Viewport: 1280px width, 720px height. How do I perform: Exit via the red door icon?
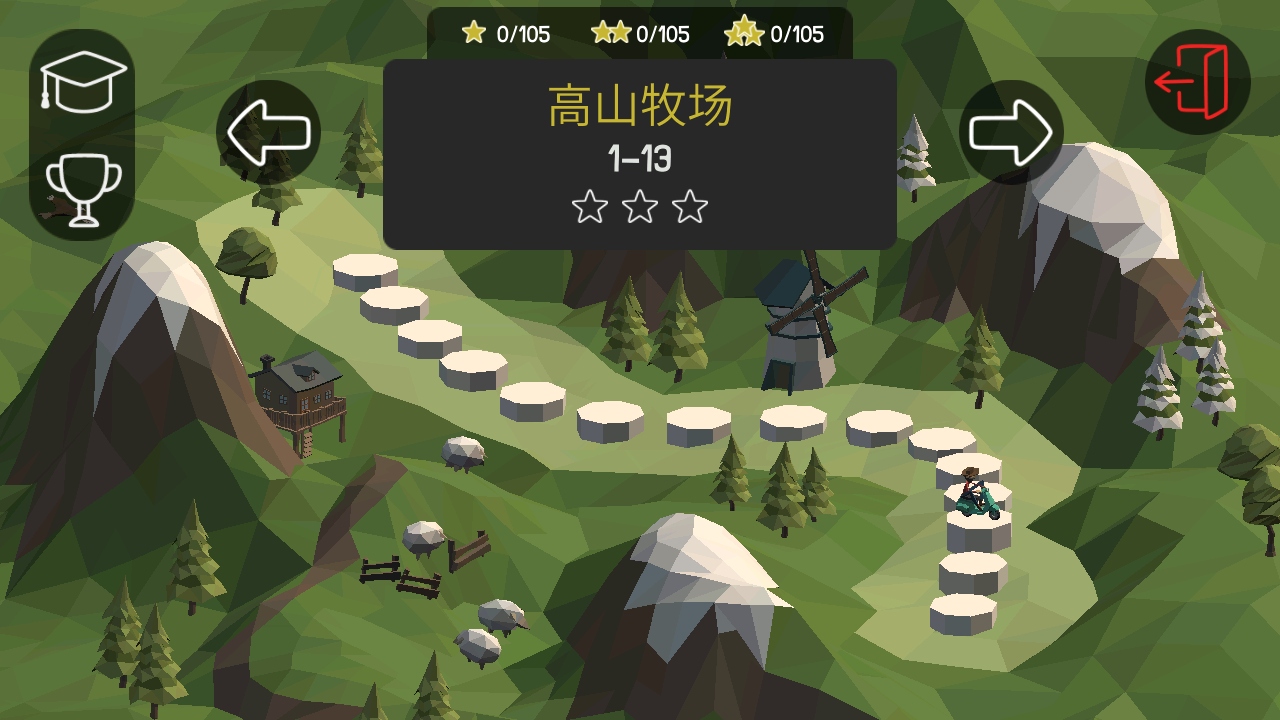coord(1197,82)
